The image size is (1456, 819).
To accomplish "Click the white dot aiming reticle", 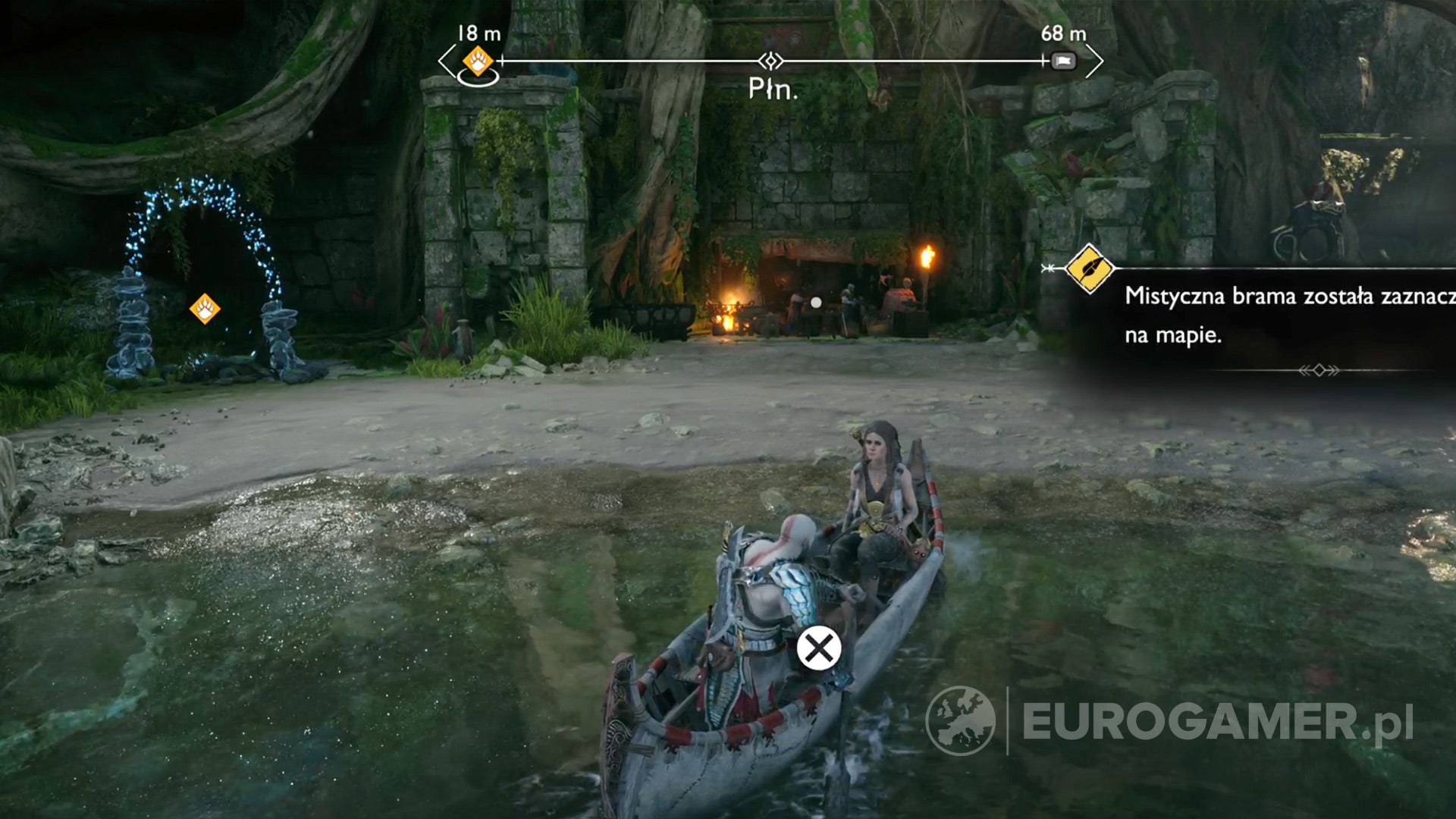I will tap(815, 301).
